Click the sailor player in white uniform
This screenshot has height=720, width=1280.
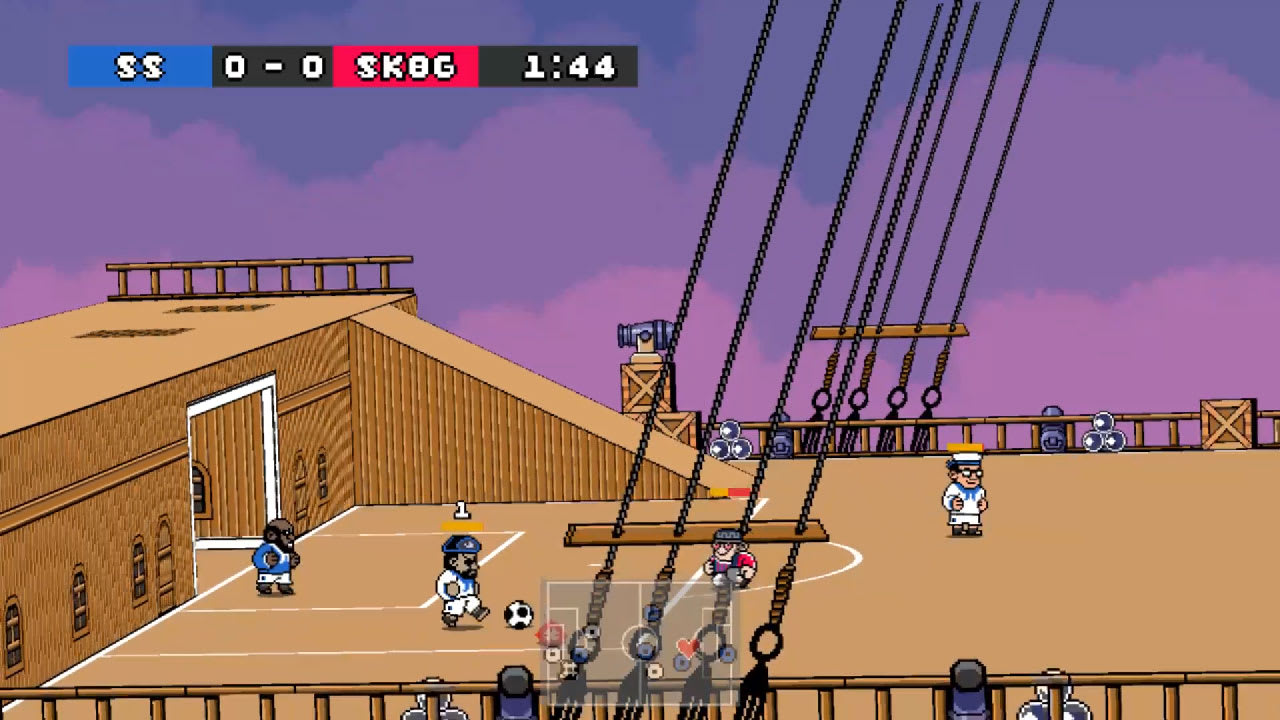point(963,495)
